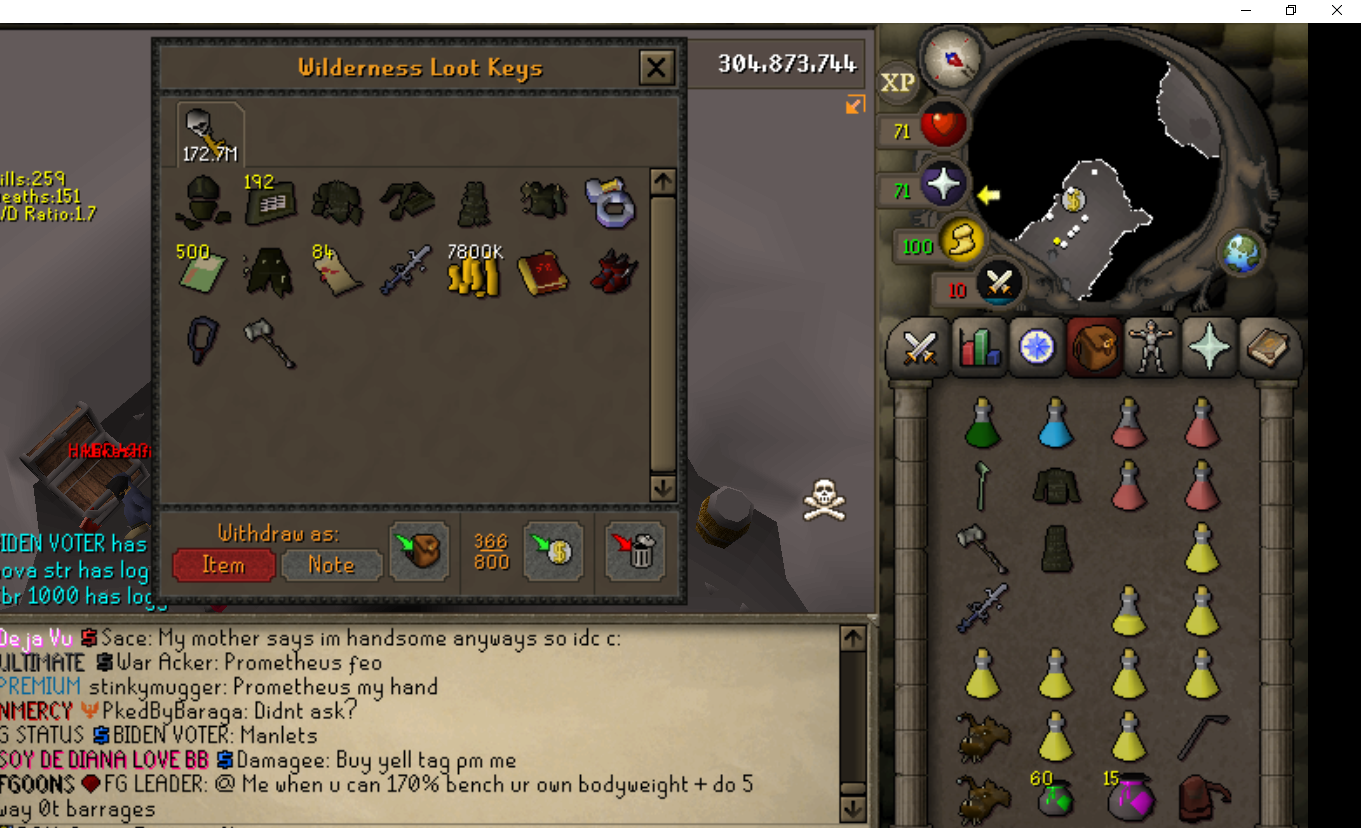The height and width of the screenshot is (828, 1361).
Task: Open the Prayer tab star icon
Action: tap(1207, 347)
